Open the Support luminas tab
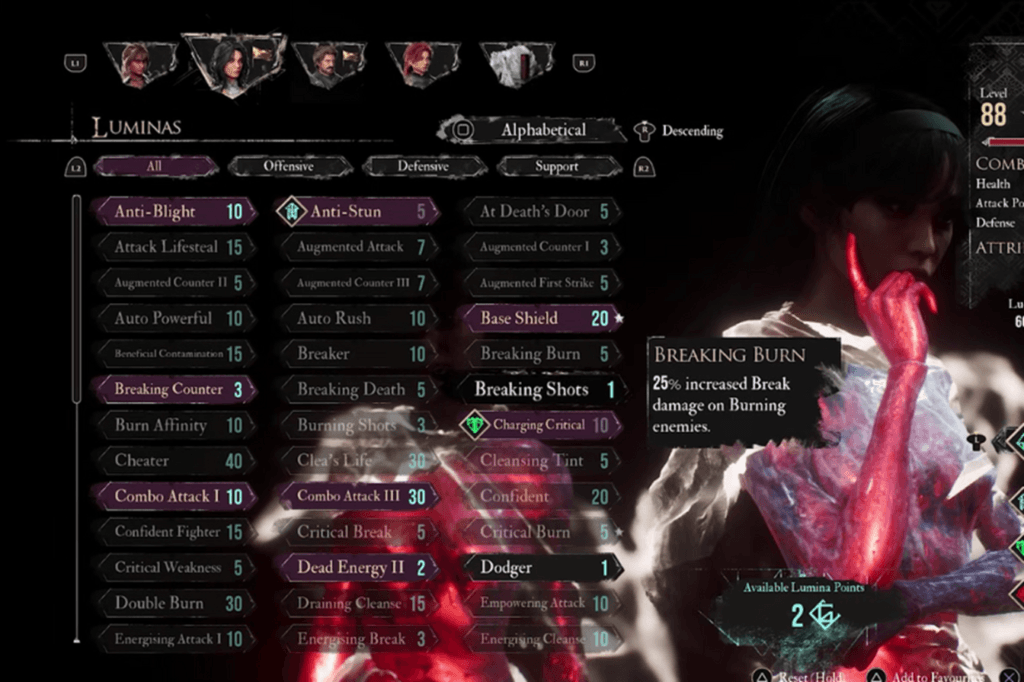 556,167
